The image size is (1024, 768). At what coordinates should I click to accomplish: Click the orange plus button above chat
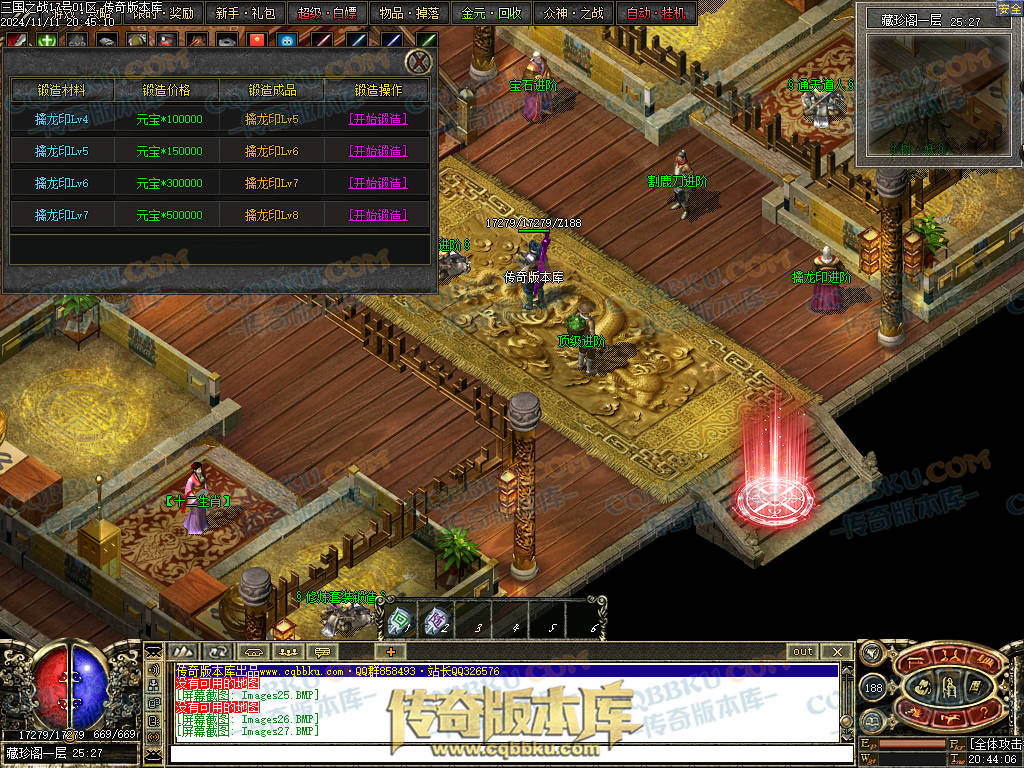[x=390, y=652]
